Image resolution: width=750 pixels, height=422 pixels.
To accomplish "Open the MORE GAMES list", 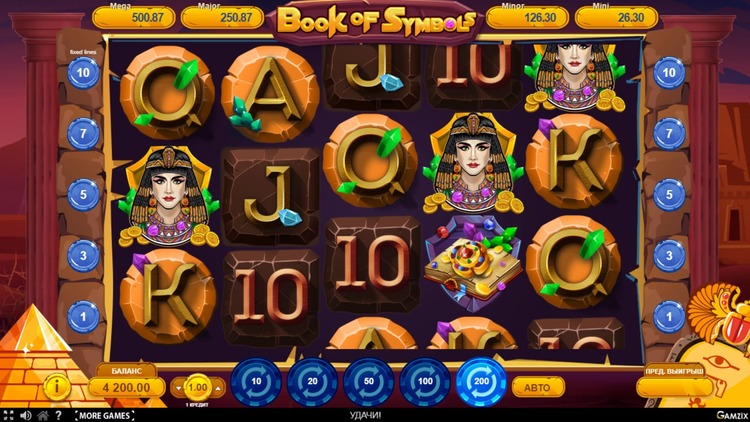I will tap(106, 414).
